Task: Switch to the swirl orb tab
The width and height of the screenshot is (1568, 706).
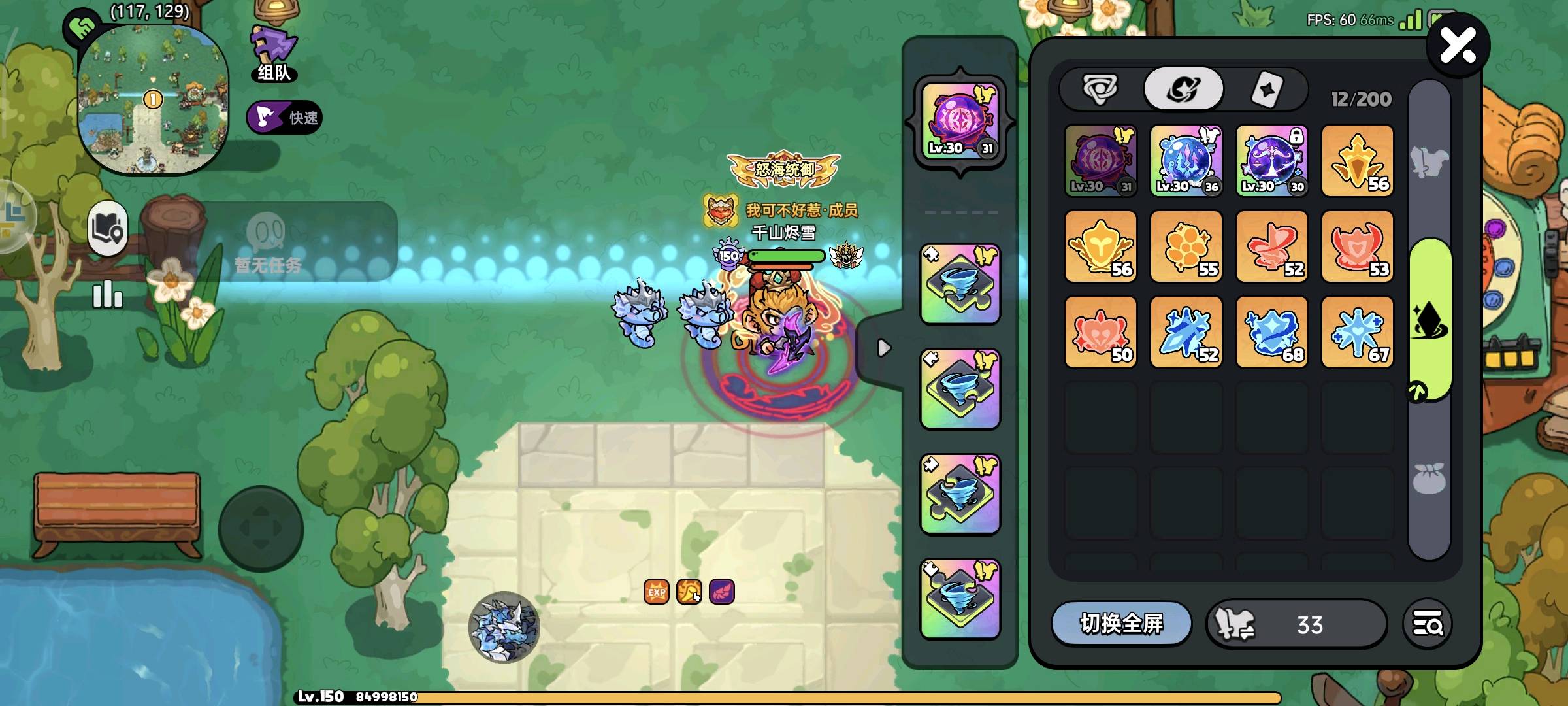Action: (1183, 89)
